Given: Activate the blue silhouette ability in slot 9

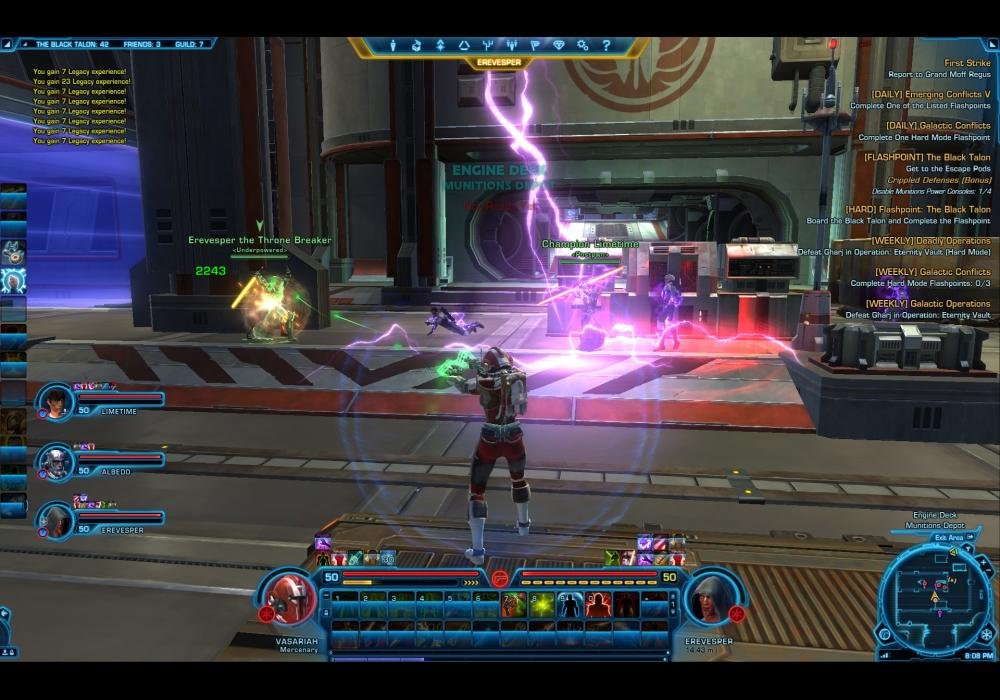Looking at the screenshot, I should click(x=571, y=605).
